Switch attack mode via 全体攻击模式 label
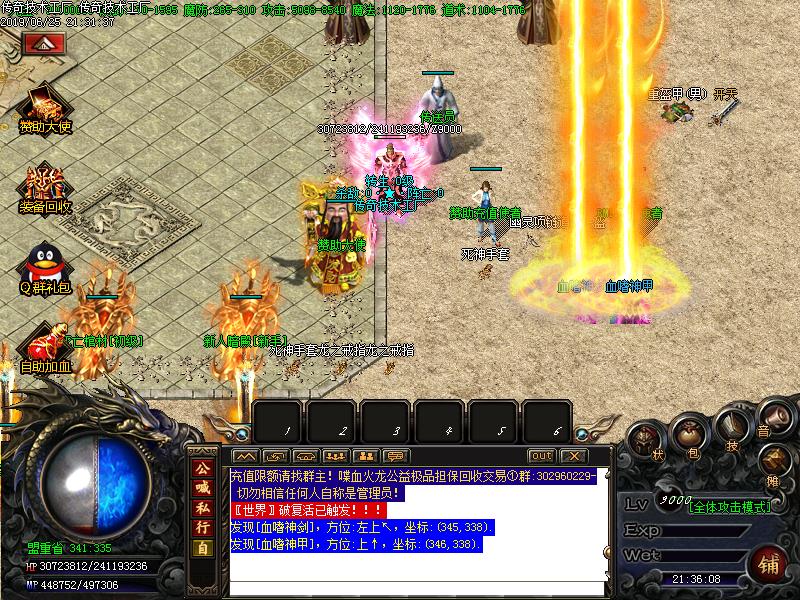Screen dimensions: 800x600 pos(730,507)
